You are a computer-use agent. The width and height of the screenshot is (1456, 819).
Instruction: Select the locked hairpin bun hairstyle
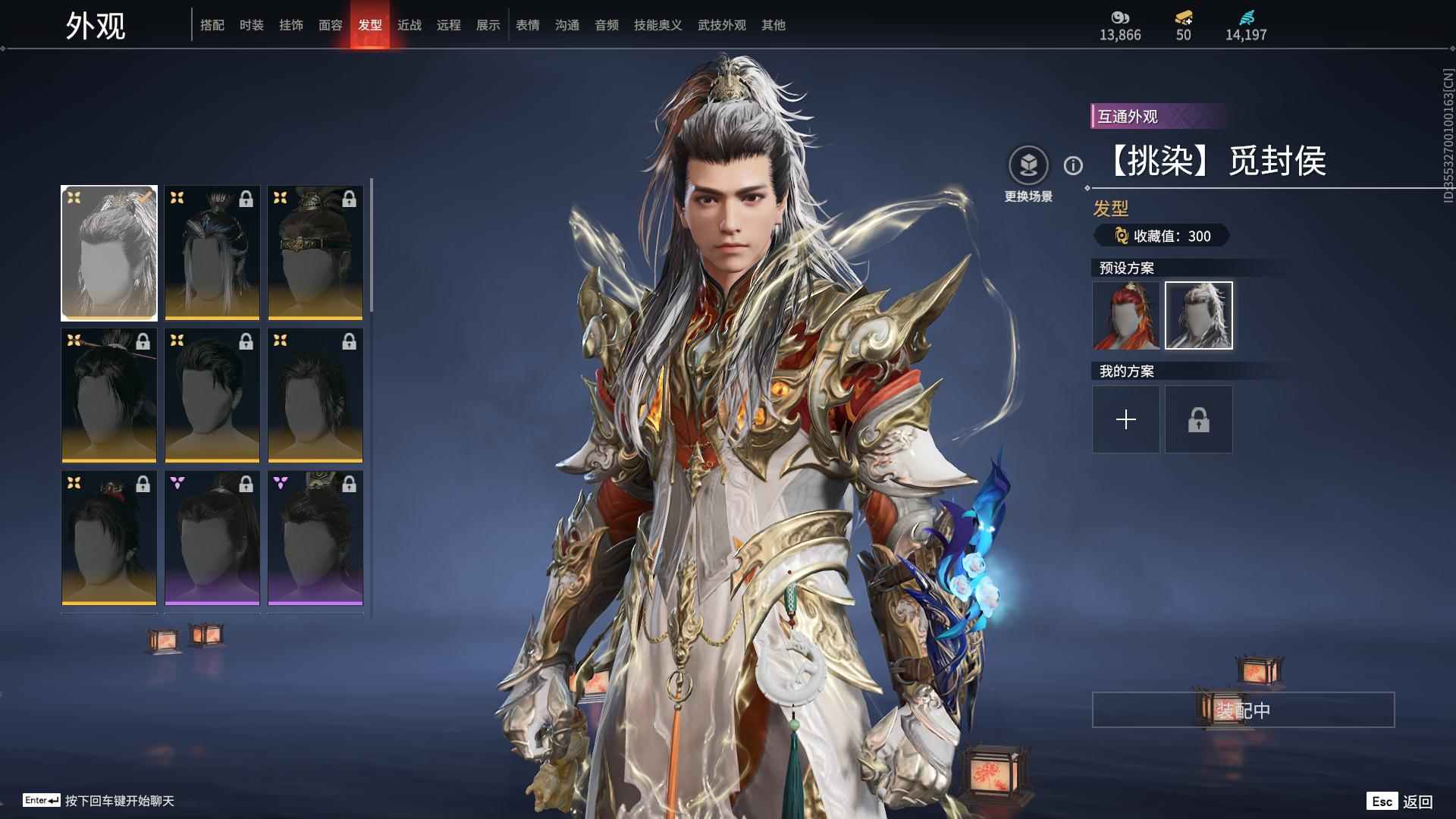109,396
